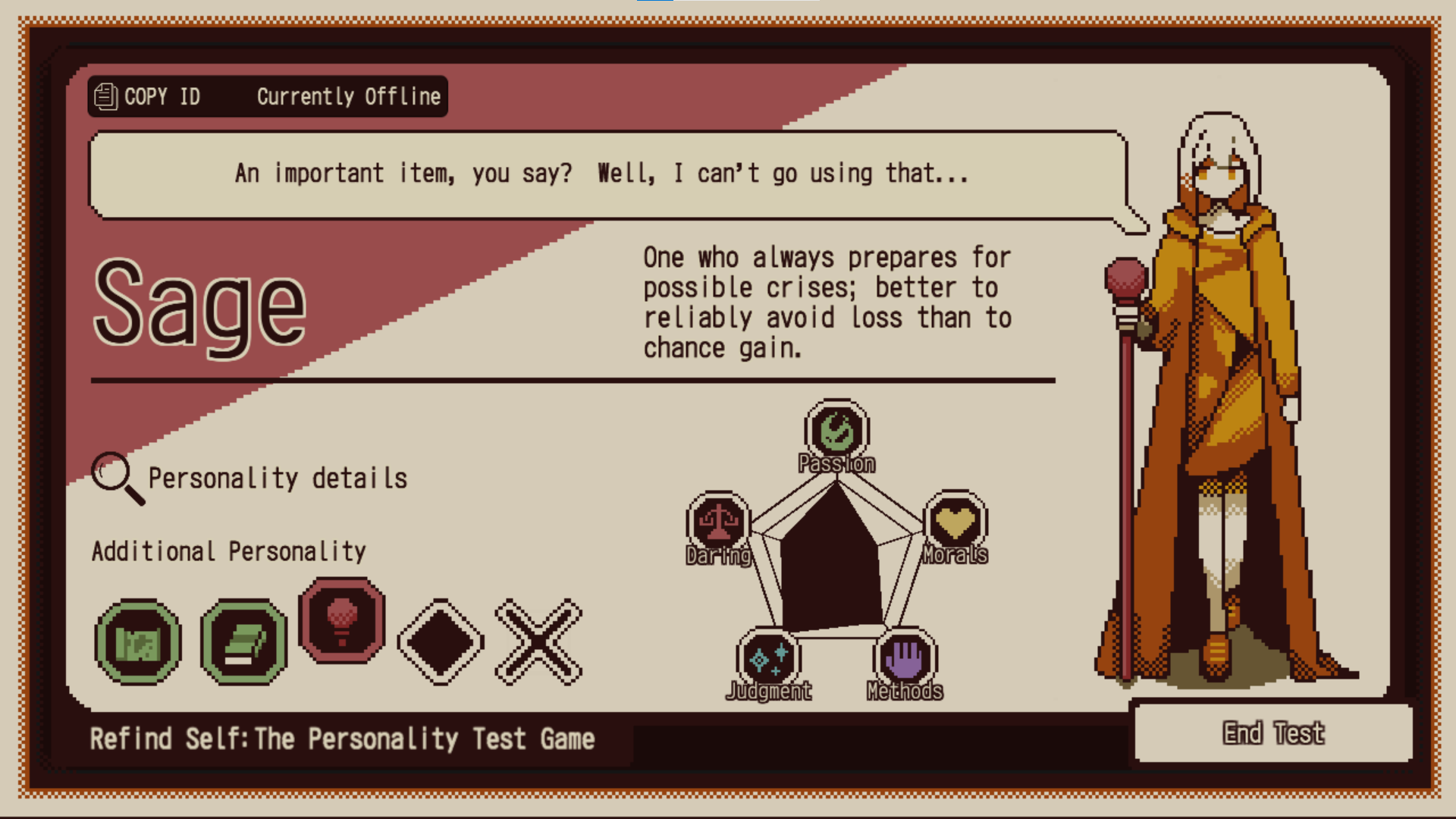The height and width of the screenshot is (819, 1456).
Task: View the Morals heart icon
Action: click(x=955, y=522)
